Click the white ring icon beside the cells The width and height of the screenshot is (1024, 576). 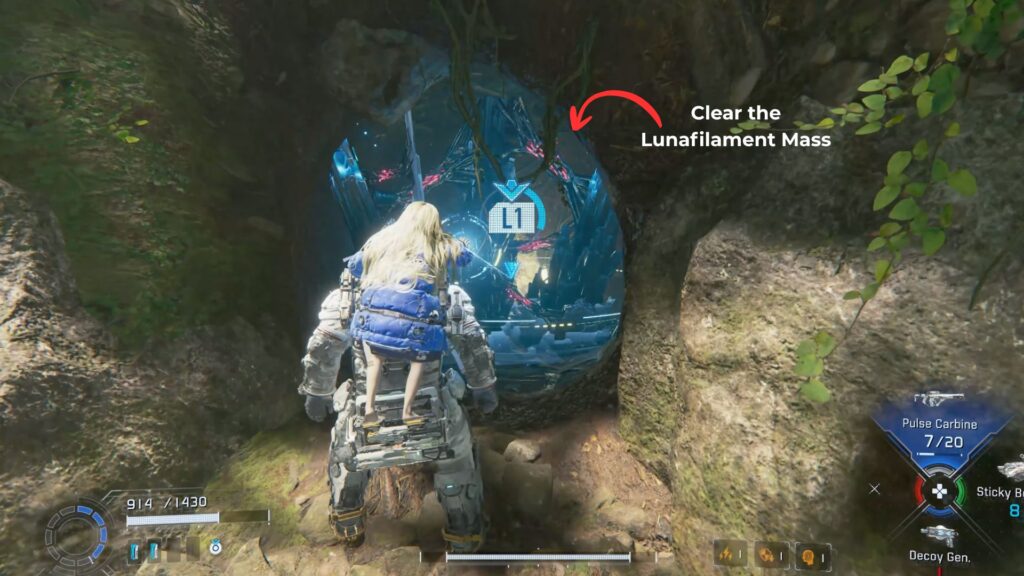214,548
